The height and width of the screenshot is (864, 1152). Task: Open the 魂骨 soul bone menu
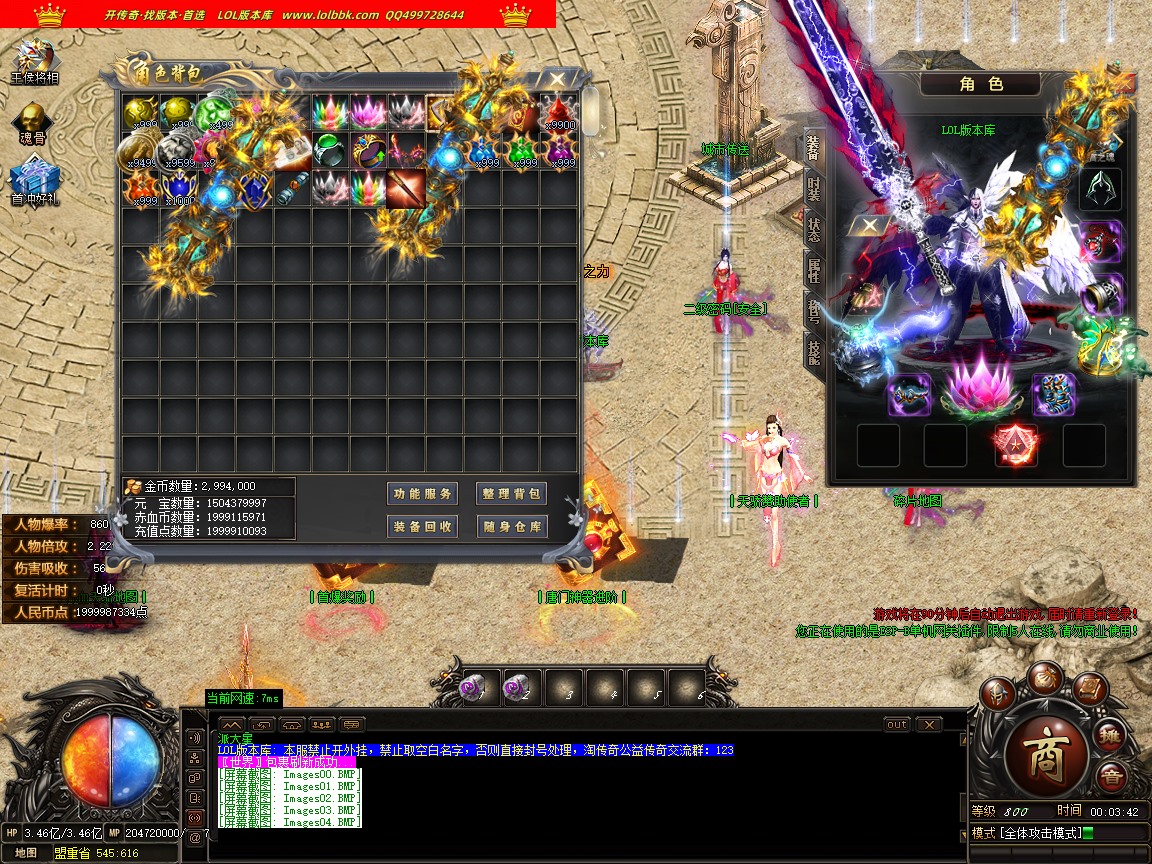coord(35,122)
